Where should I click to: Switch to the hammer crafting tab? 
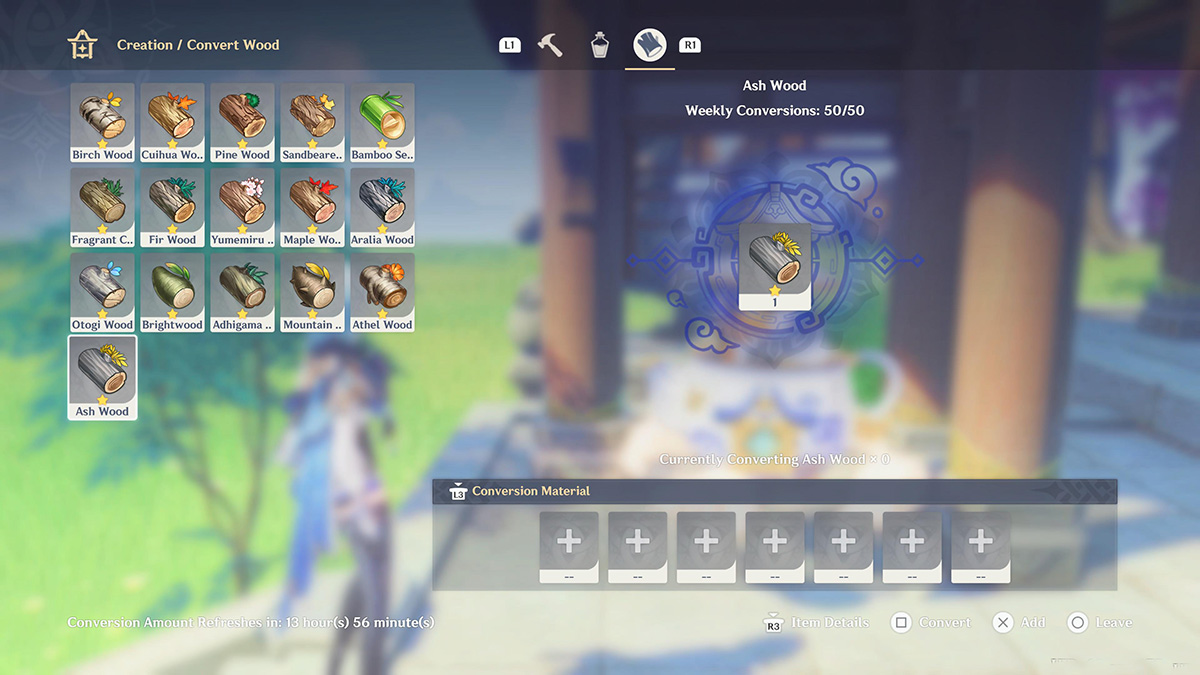click(550, 45)
